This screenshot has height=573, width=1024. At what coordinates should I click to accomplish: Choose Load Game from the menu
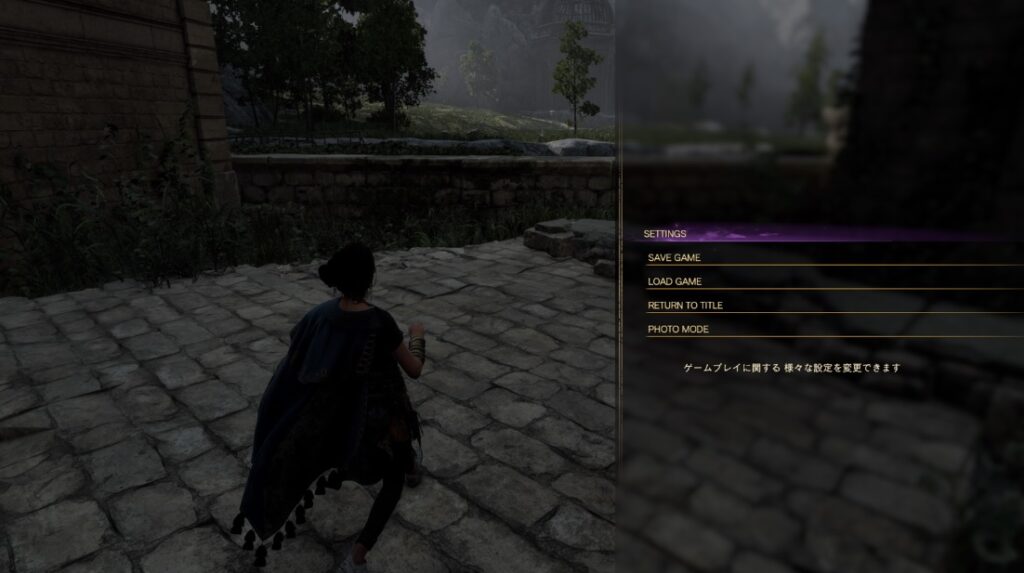(x=675, y=282)
